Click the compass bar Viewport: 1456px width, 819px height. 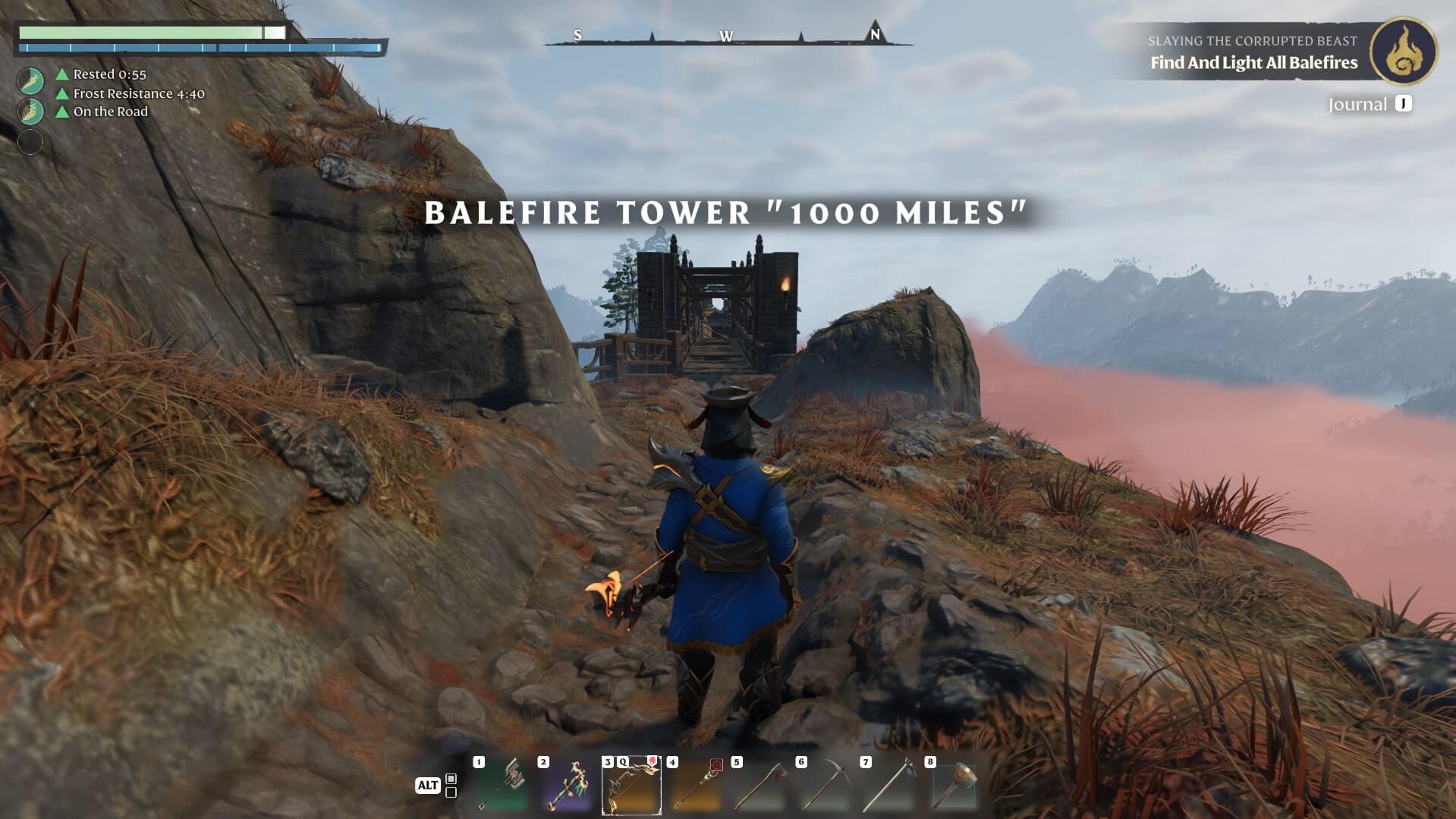coord(727,36)
